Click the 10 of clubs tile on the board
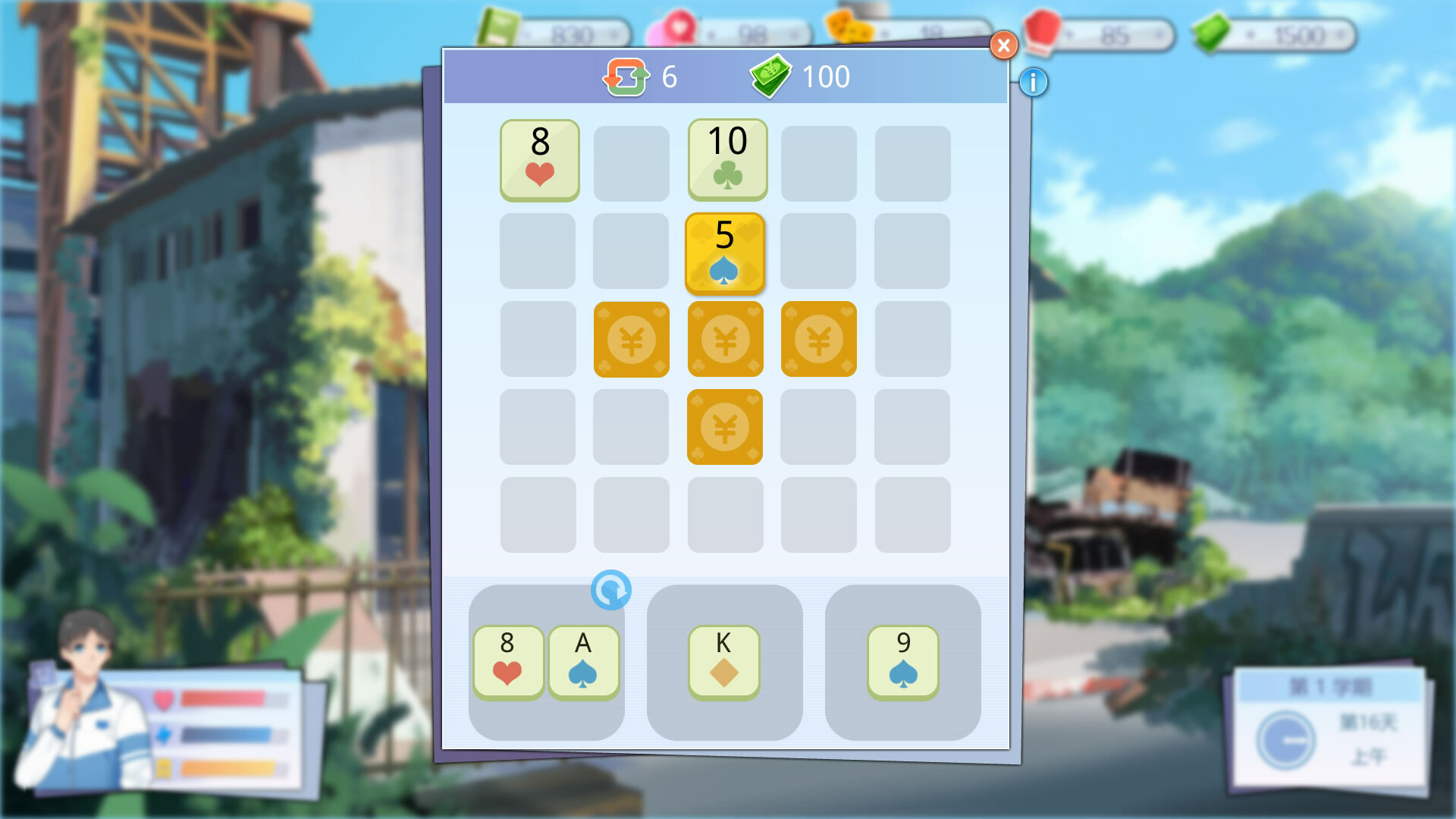The width and height of the screenshot is (1456, 819). 726,160
